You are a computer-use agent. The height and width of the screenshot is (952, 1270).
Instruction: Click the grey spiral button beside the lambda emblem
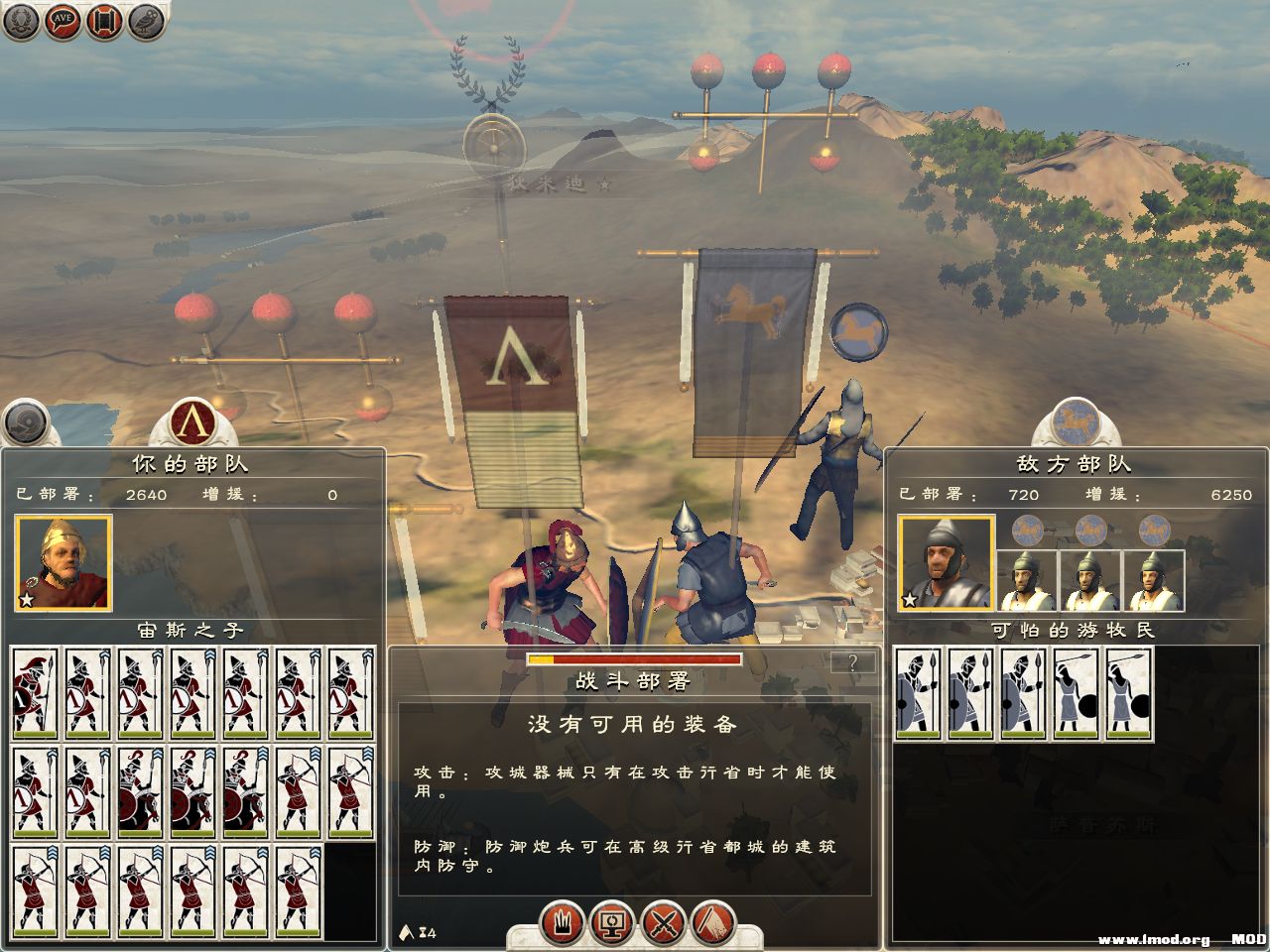[x=26, y=423]
